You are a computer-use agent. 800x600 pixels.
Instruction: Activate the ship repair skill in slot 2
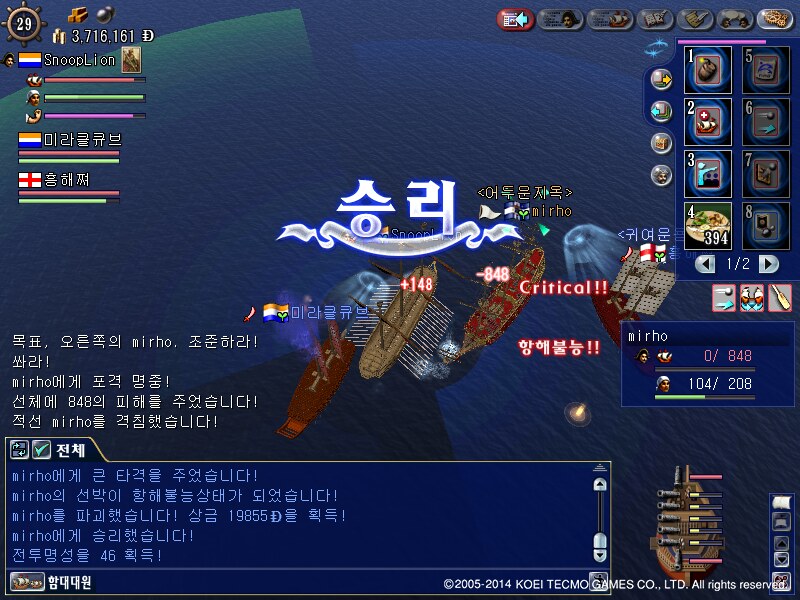(708, 121)
